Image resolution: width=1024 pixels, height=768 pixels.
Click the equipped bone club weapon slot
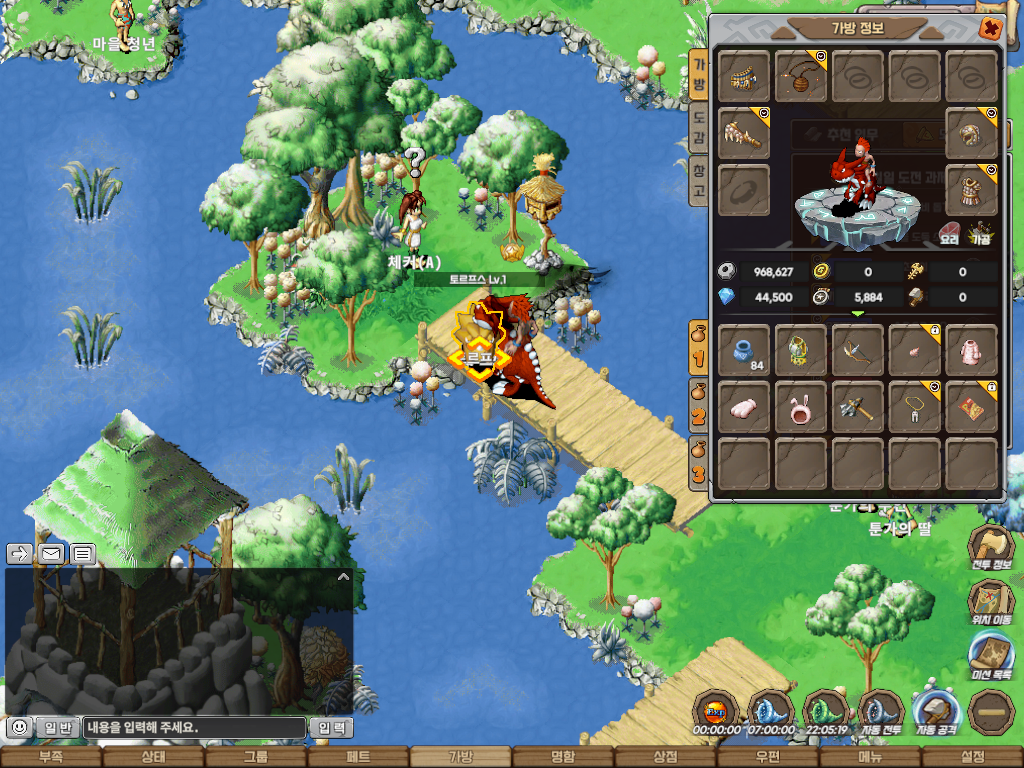coord(744,134)
